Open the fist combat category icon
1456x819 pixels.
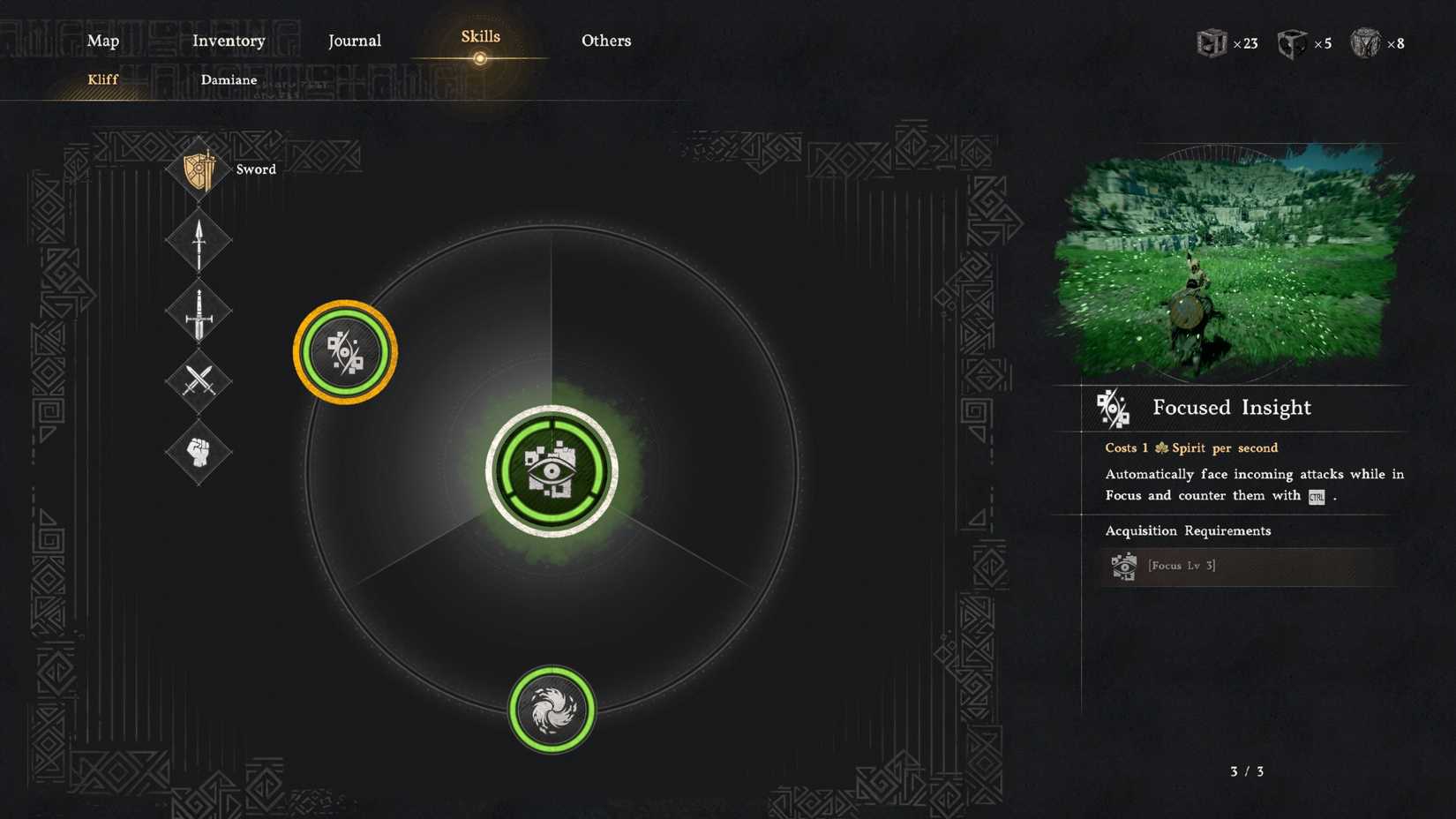[198, 455]
